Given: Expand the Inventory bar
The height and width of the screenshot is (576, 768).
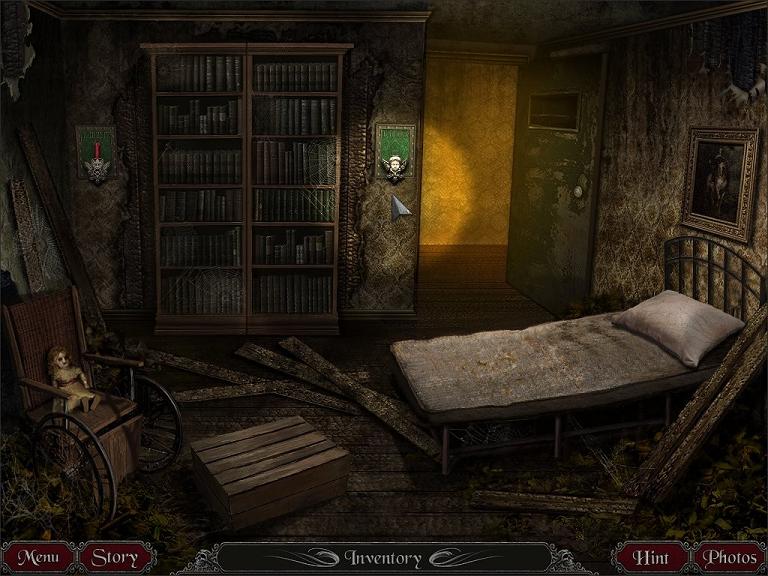Looking at the screenshot, I should tap(383, 558).
